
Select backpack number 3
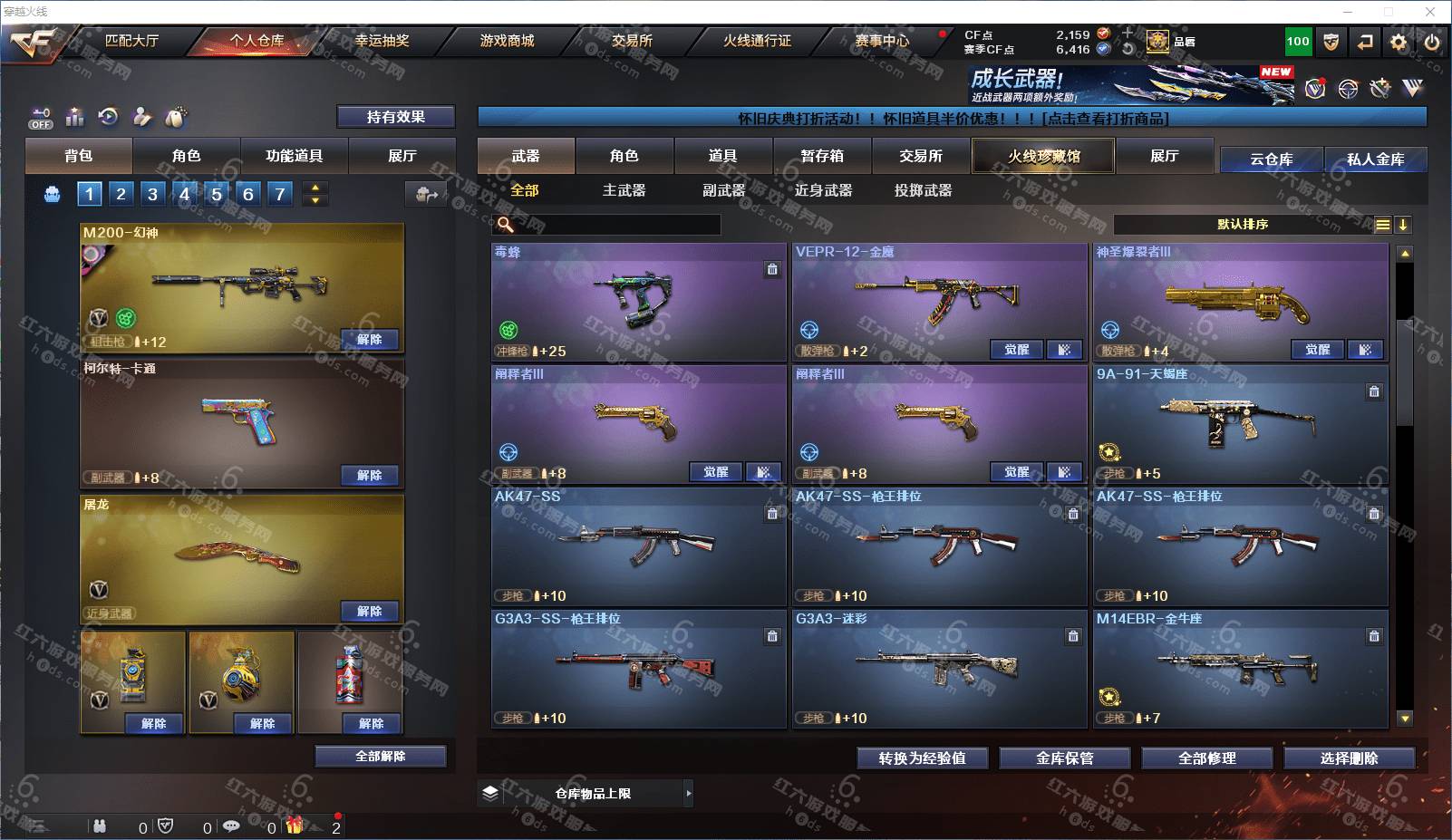[152, 193]
